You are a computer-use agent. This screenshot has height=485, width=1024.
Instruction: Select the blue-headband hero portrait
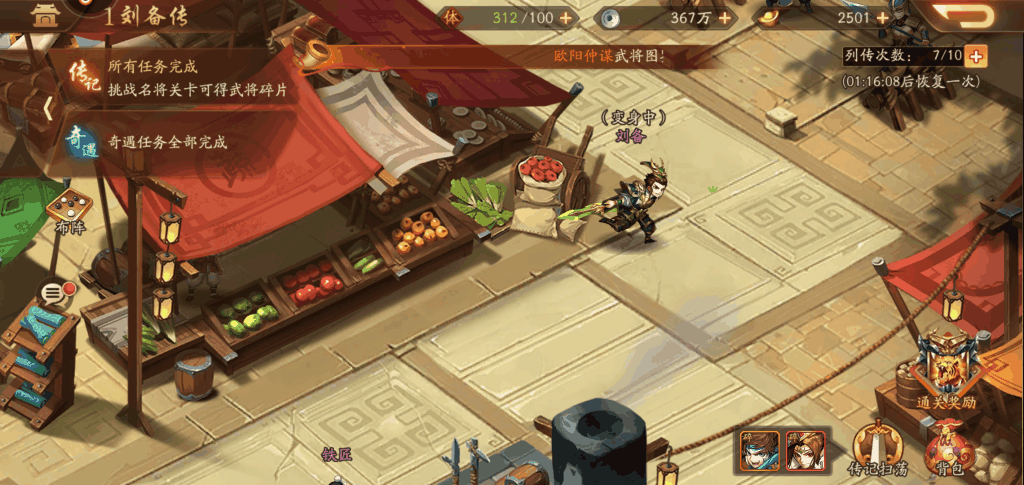pyautogui.click(x=759, y=449)
